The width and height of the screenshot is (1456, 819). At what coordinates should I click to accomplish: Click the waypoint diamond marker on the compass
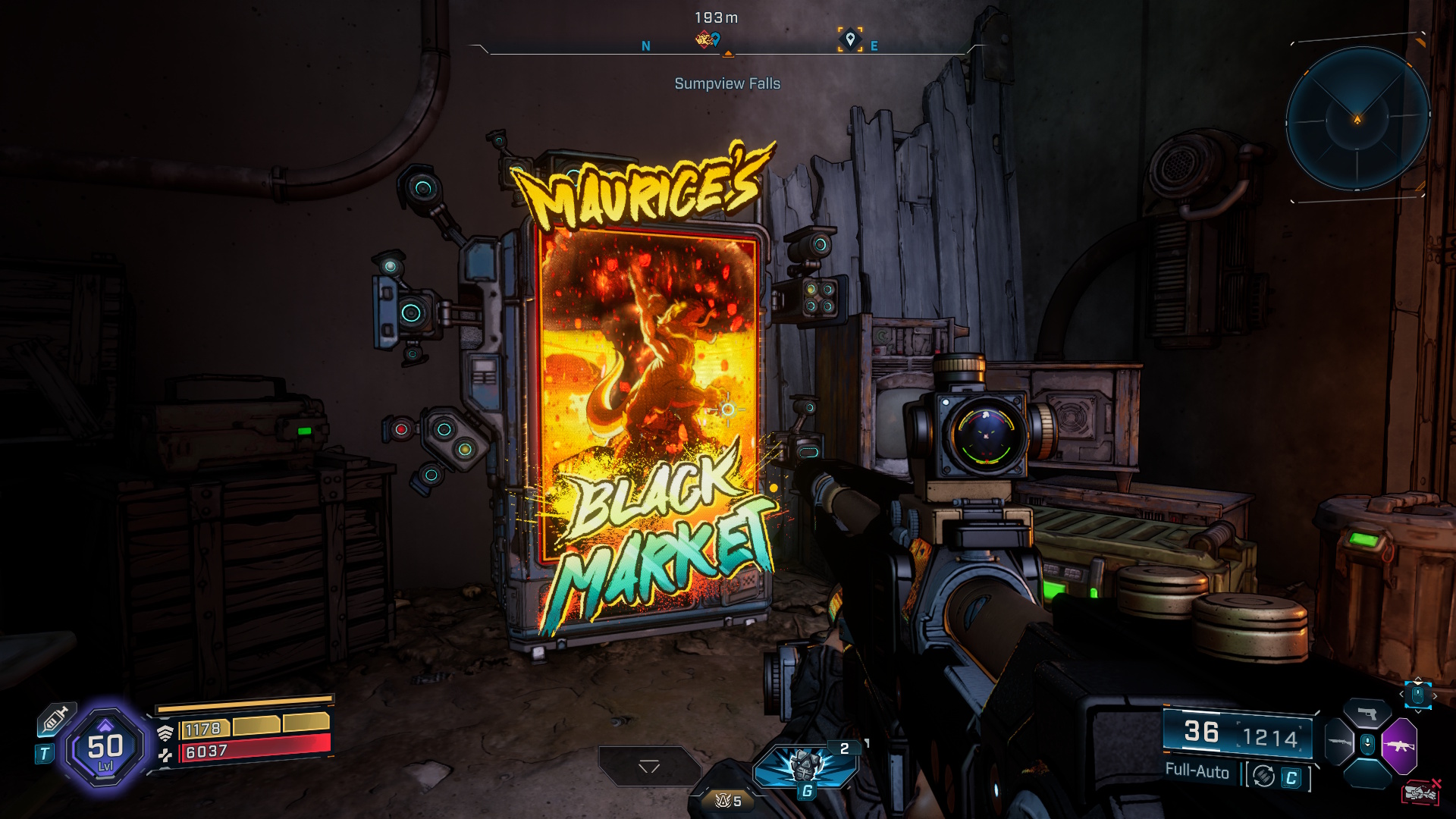(x=850, y=39)
